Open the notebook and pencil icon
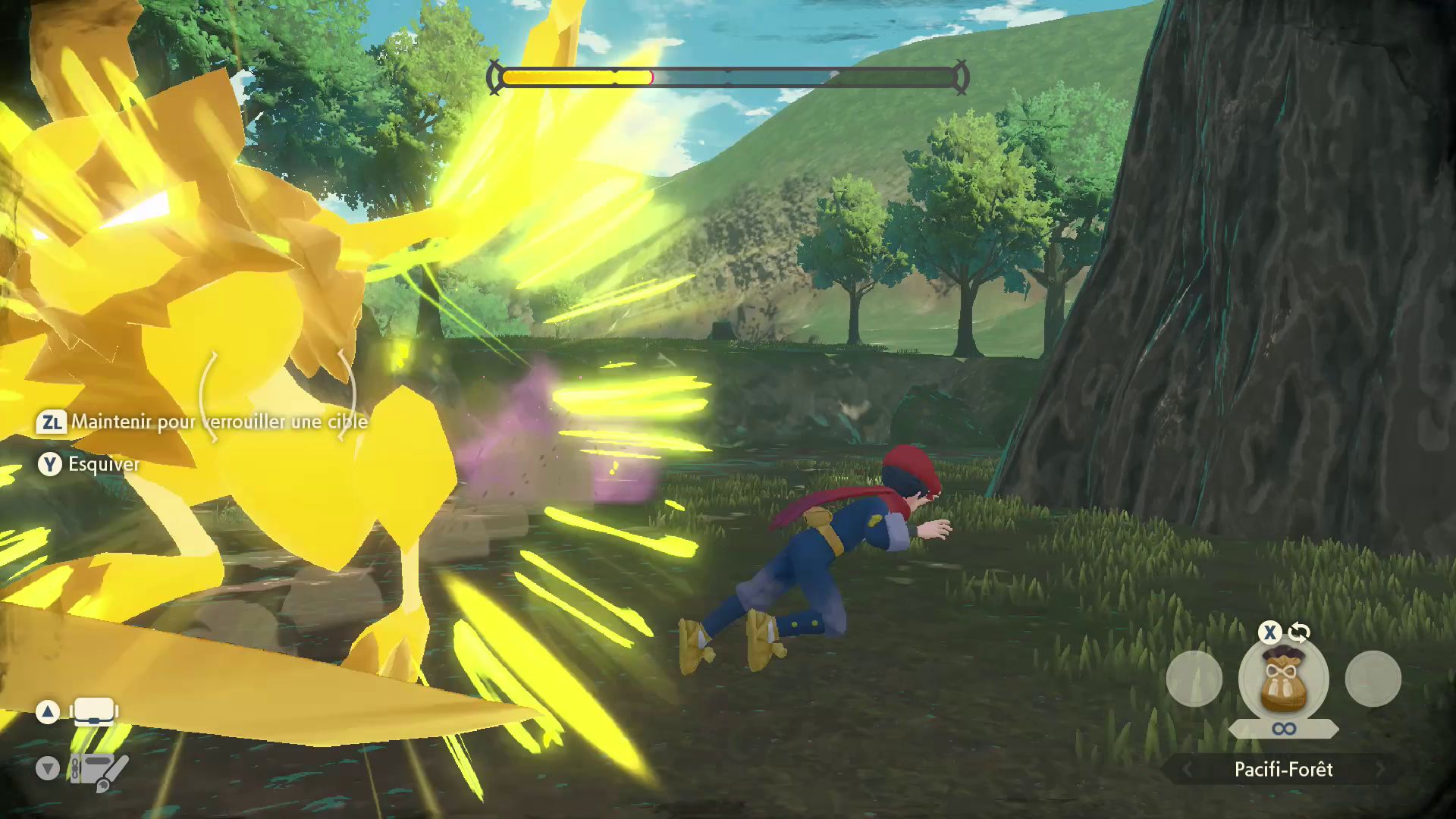This screenshot has width=1456, height=819. pos(99,771)
